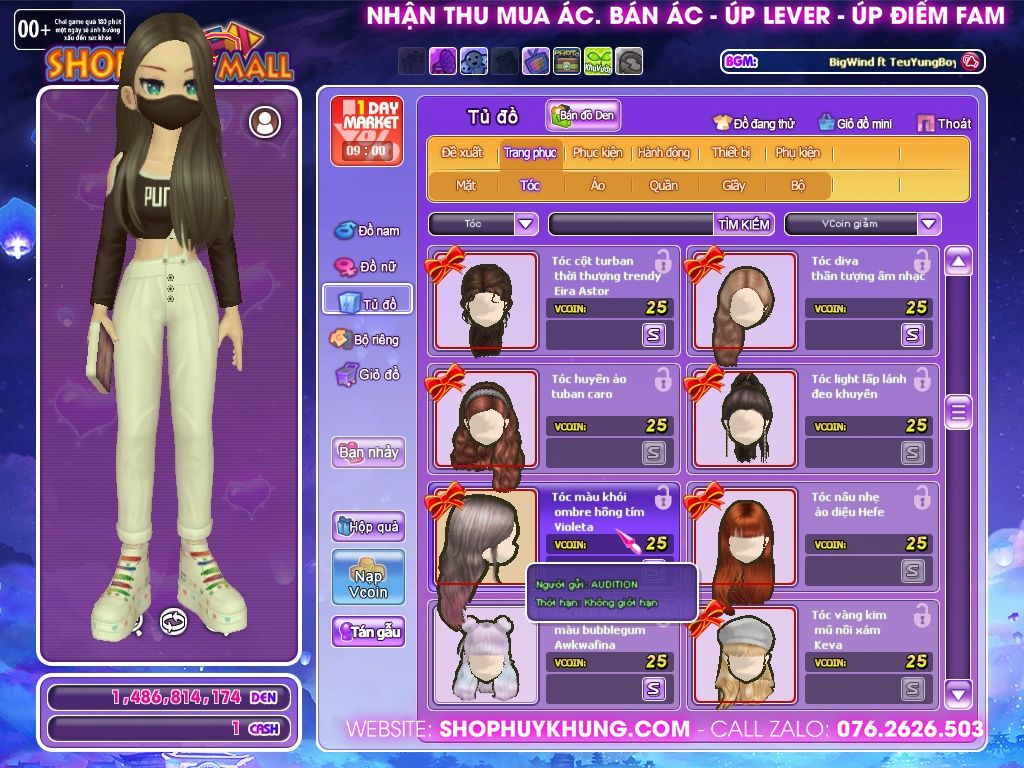Viewport: 1024px width, 768px height.
Task: Switch to the Đề xuất tab
Action: 462,153
